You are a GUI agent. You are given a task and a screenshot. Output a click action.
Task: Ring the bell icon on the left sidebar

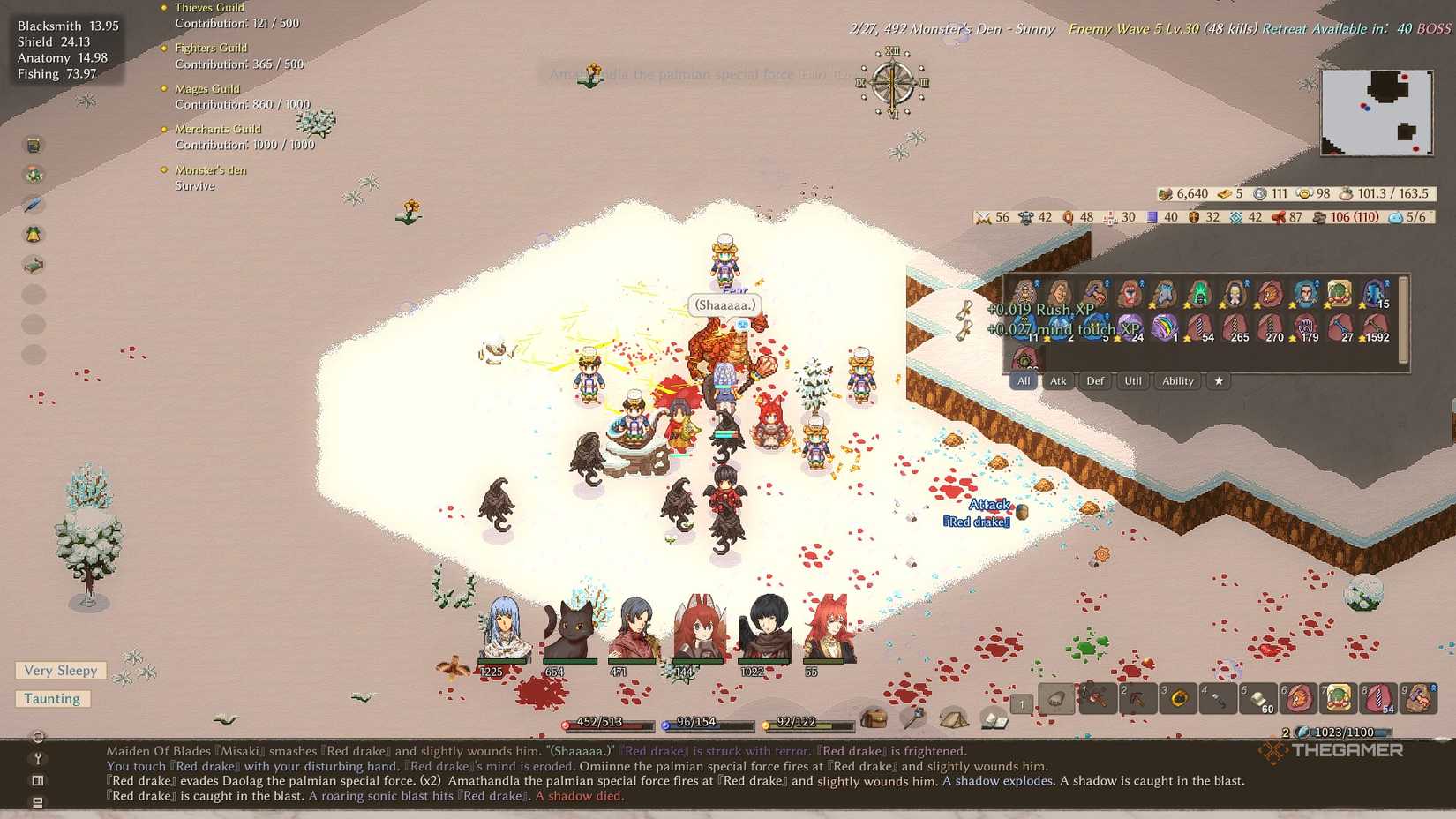[x=34, y=234]
